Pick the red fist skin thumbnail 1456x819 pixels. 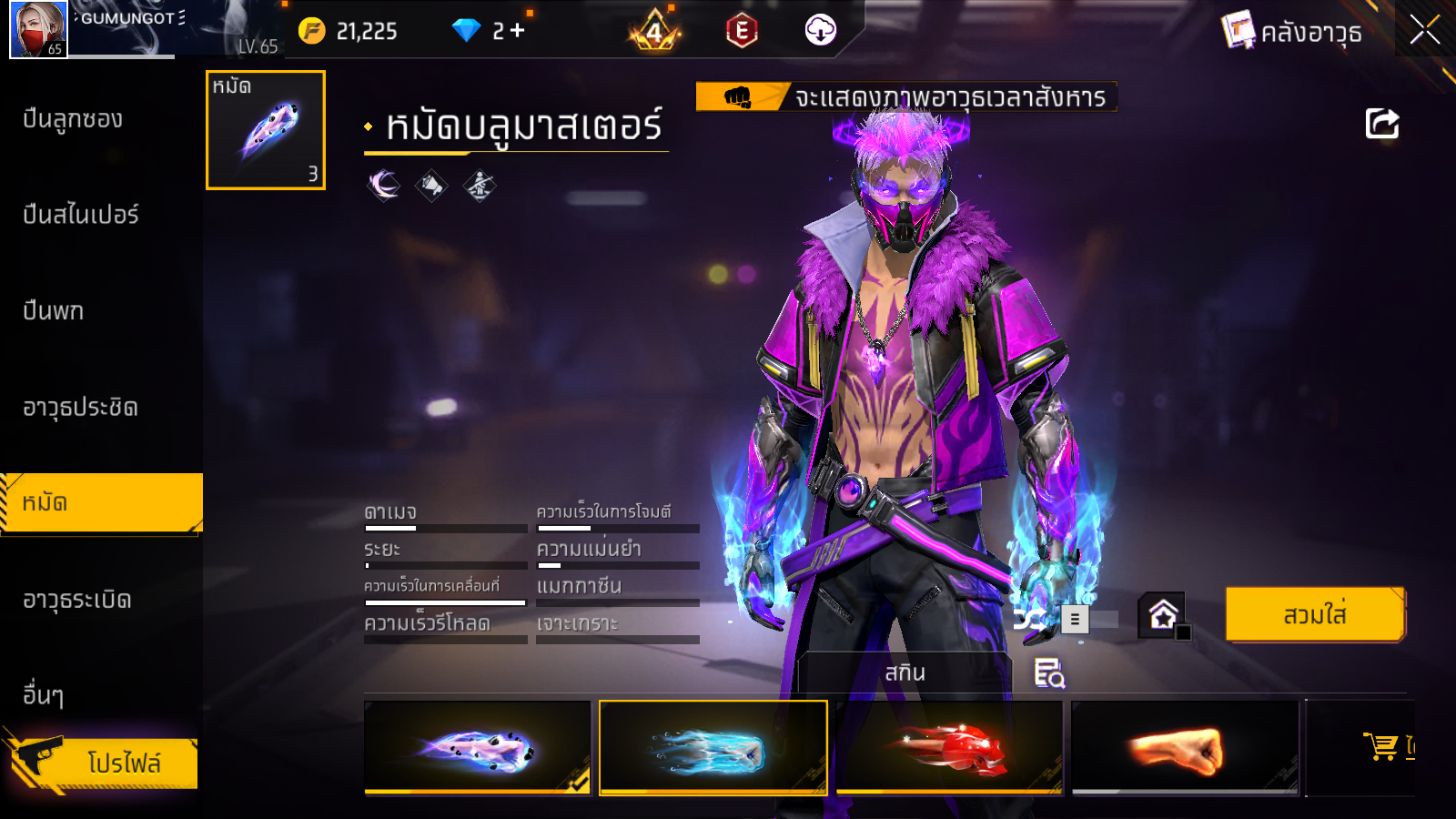[x=949, y=748]
